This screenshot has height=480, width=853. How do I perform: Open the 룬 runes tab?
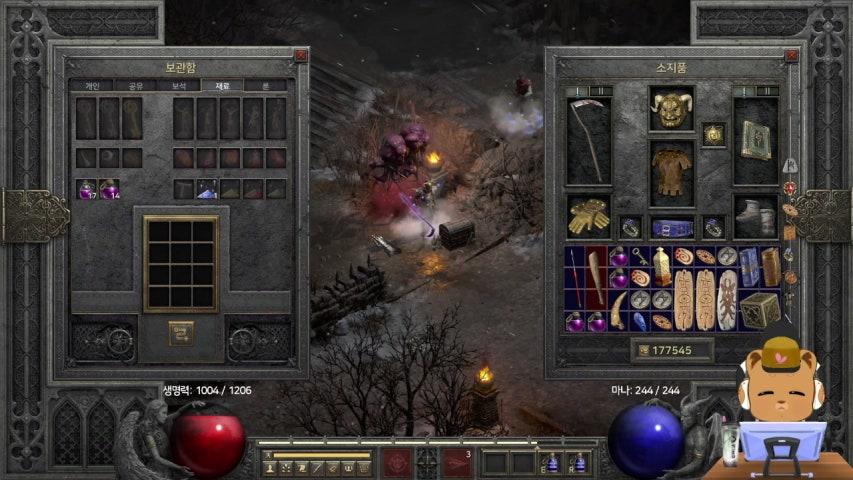click(x=265, y=86)
